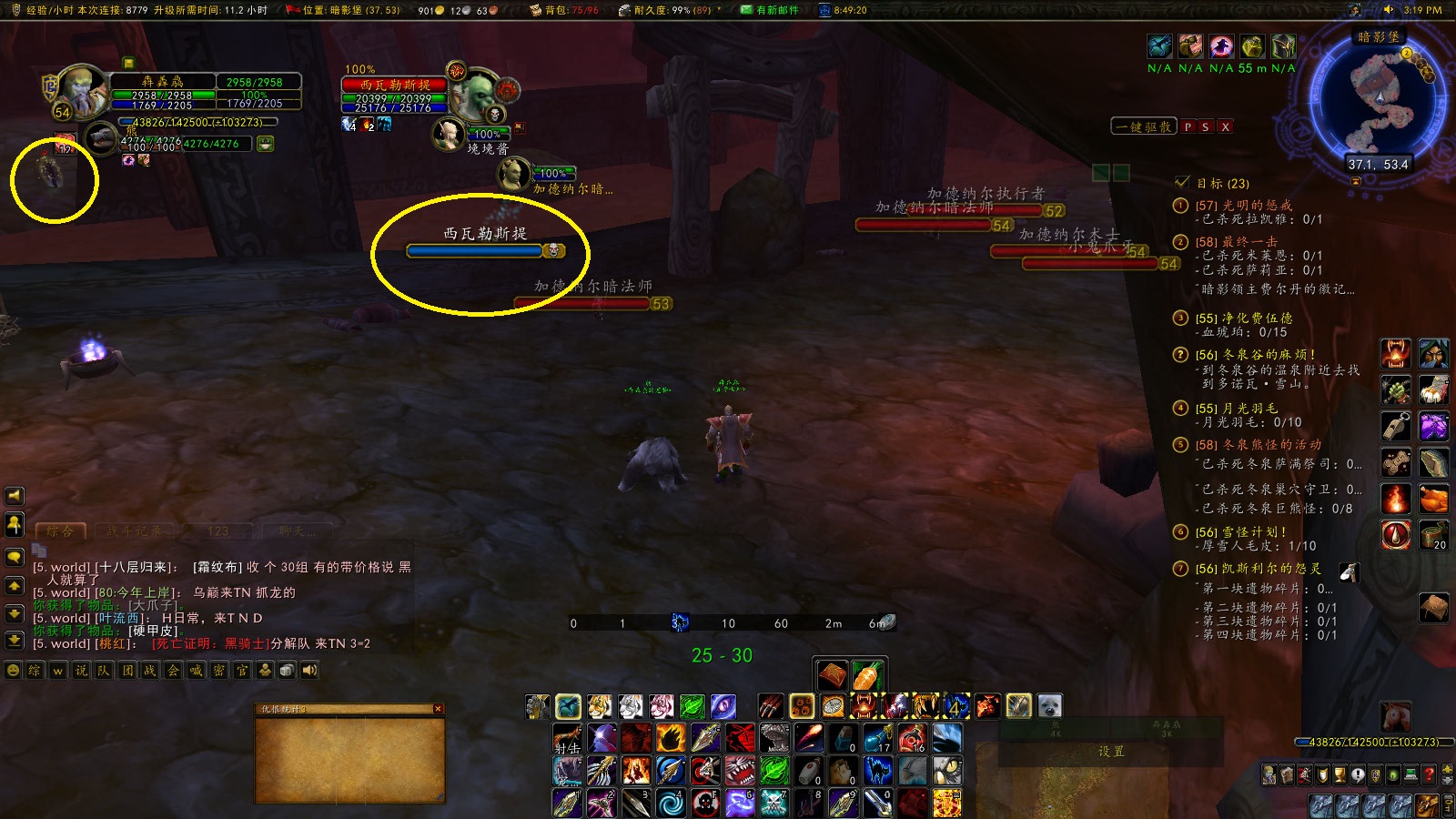This screenshot has height=819, width=1456.
Task: Click the mail icon below the minimap coordinates
Action: [x=1355, y=181]
